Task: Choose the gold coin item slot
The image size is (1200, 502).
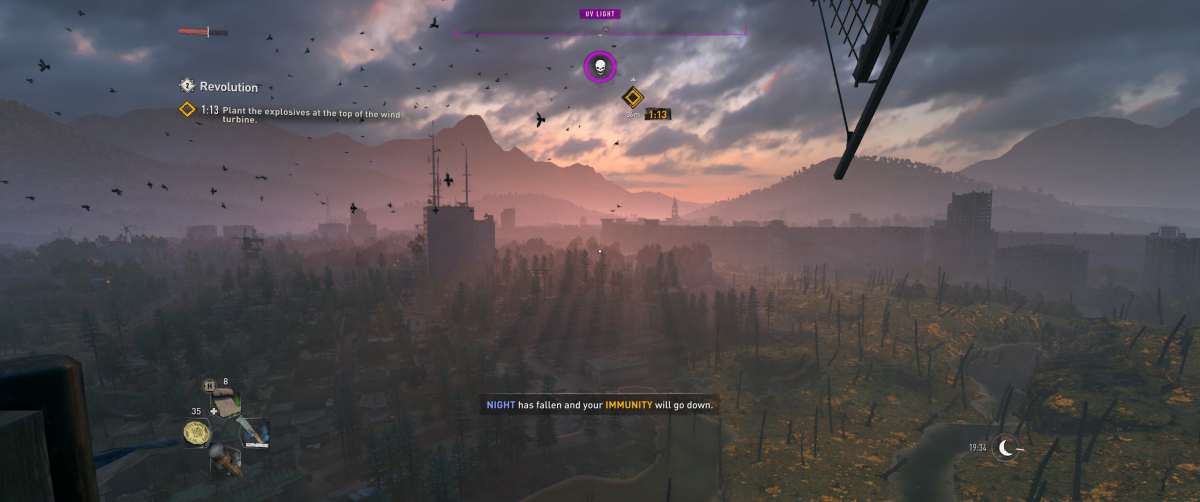Action: 197,432
